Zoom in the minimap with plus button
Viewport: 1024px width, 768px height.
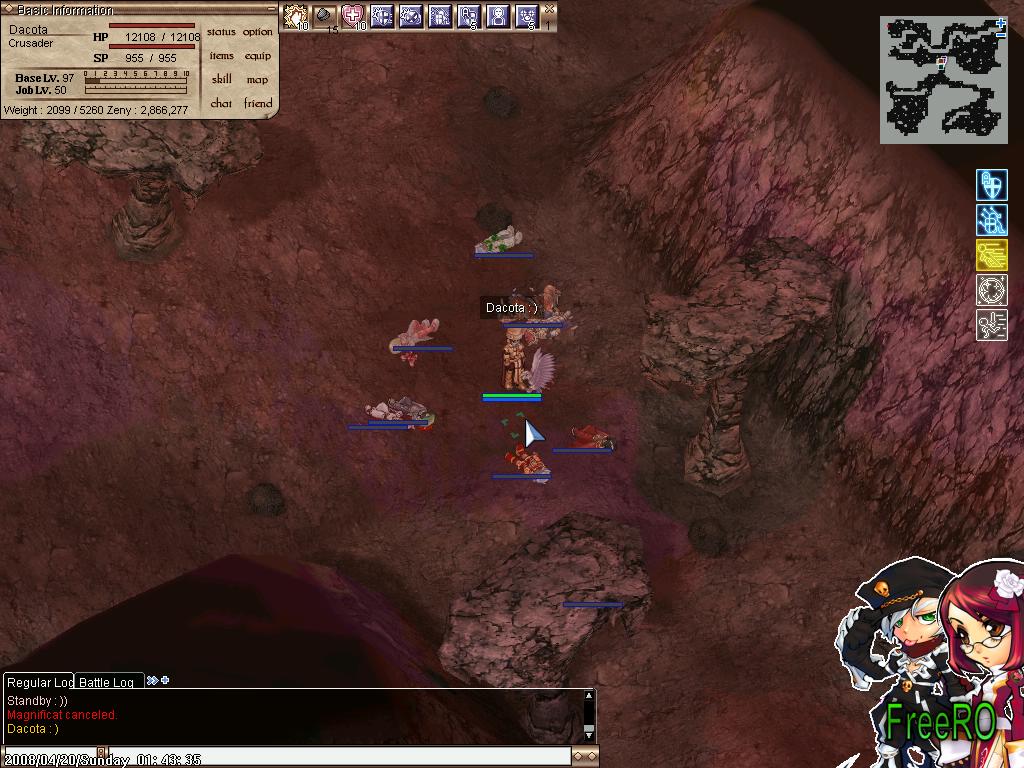(1001, 22)
